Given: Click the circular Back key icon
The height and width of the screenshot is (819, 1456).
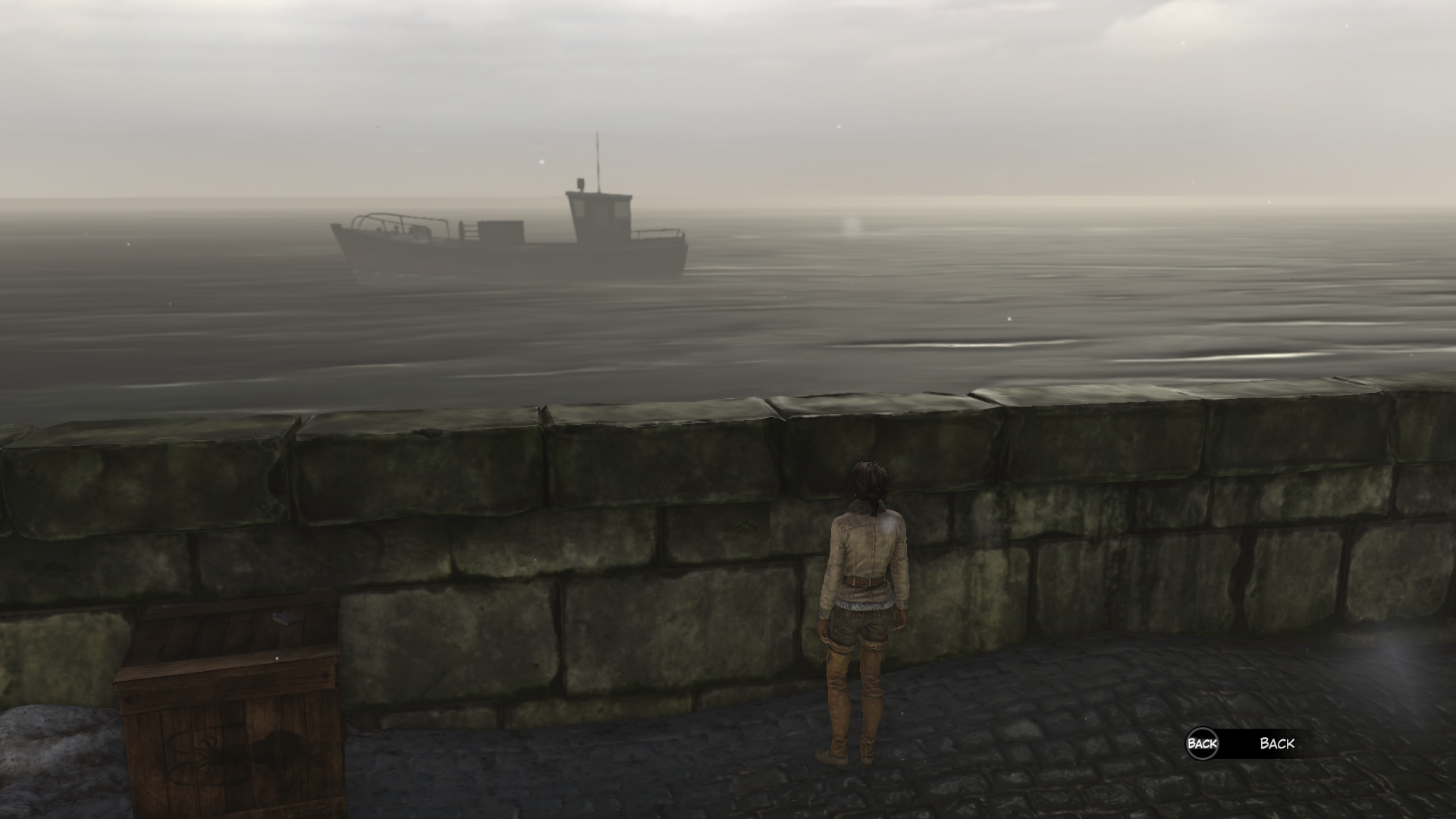Looking at the screenshot, I should tap(1203, 745).
